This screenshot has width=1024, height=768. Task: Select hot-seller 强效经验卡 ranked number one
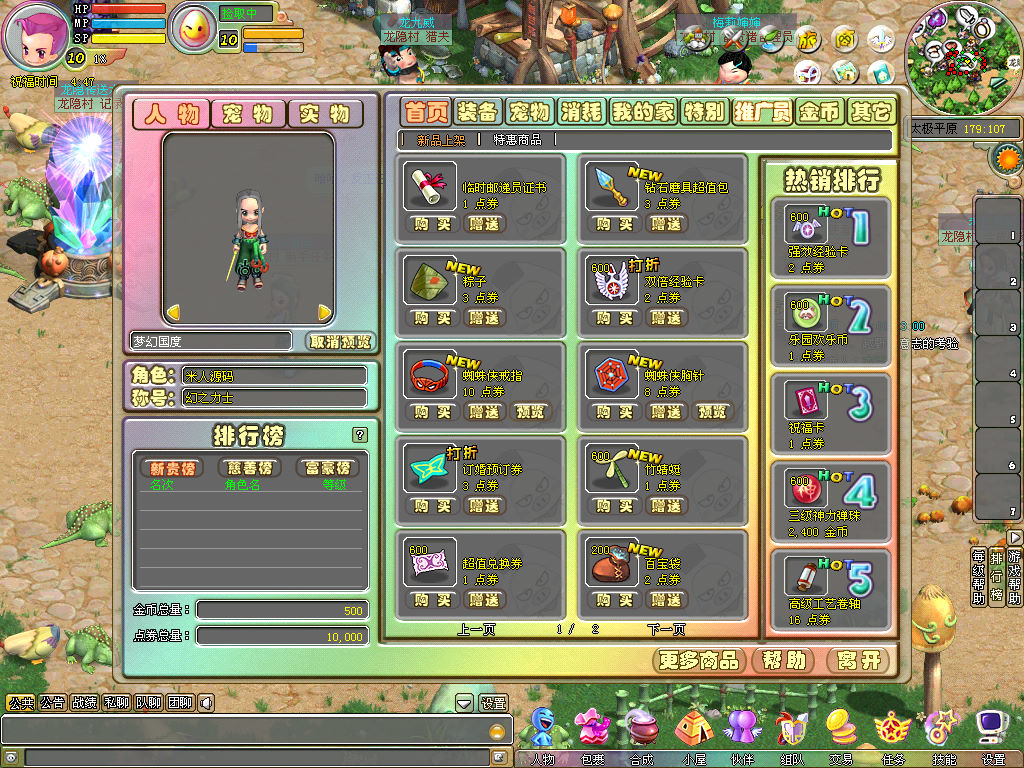click(830, 237)
